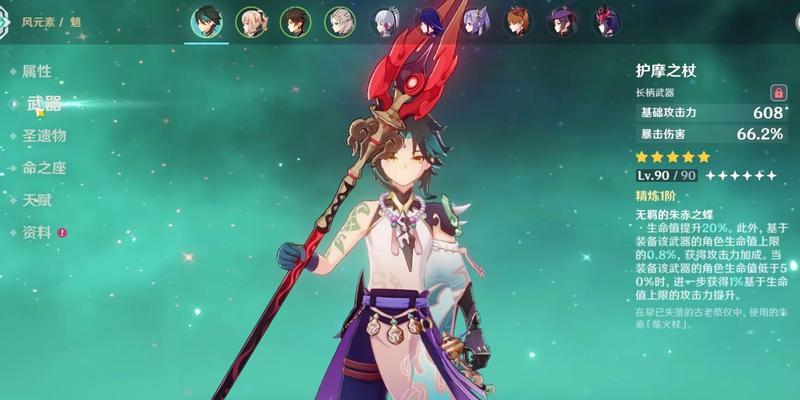The image size is (800, 400).
Task: Choose the purple-hat character portrait
Action: [x=565, y=22]
